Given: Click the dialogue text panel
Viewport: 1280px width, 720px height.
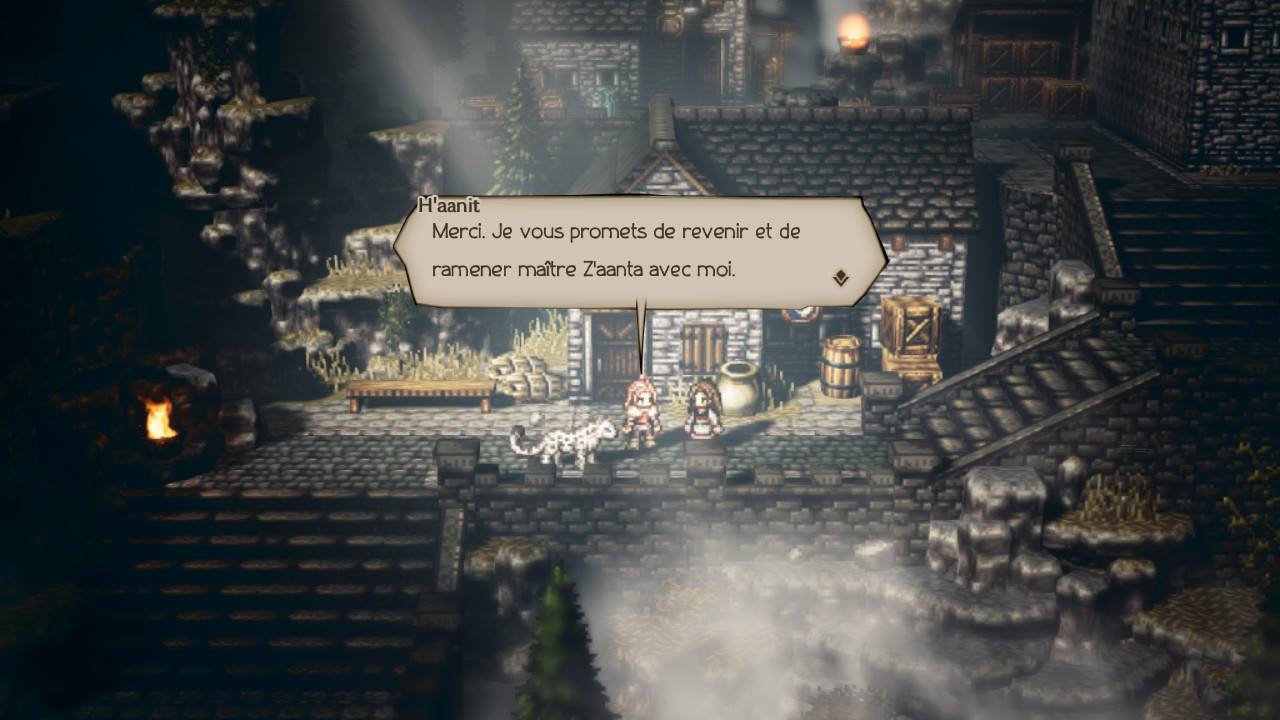Looking at the screenshot, I should (x=620, y=250).
